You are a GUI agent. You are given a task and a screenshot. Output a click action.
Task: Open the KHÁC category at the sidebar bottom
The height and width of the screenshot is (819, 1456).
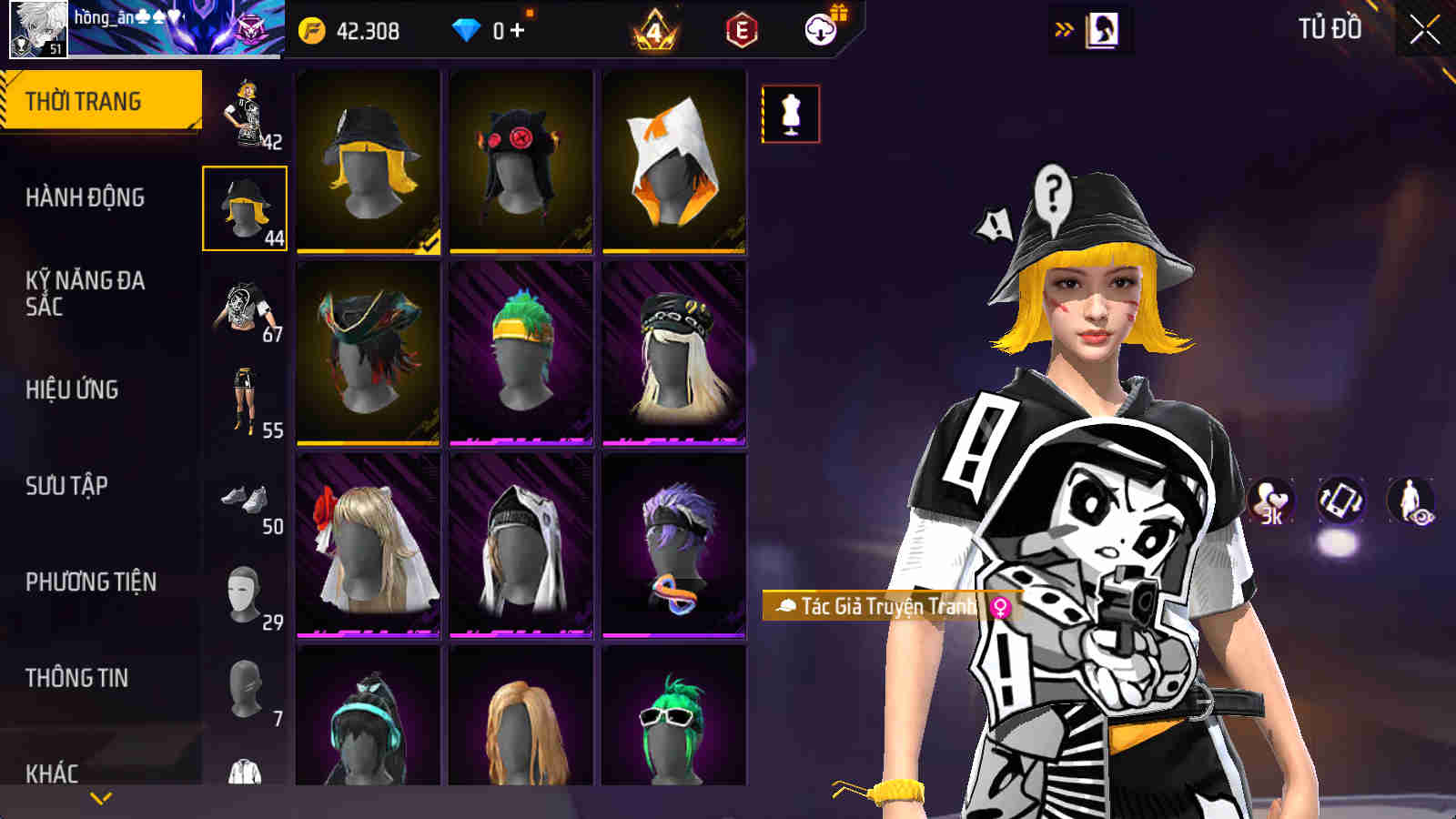pyautogui.click(x=55, y=772)
